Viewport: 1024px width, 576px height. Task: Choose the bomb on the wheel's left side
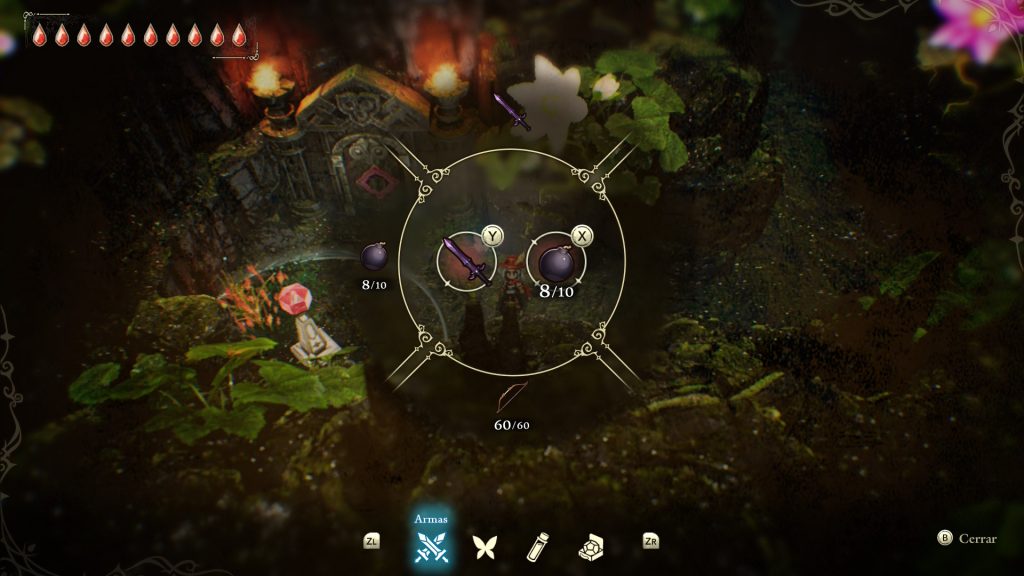[374, 258]
